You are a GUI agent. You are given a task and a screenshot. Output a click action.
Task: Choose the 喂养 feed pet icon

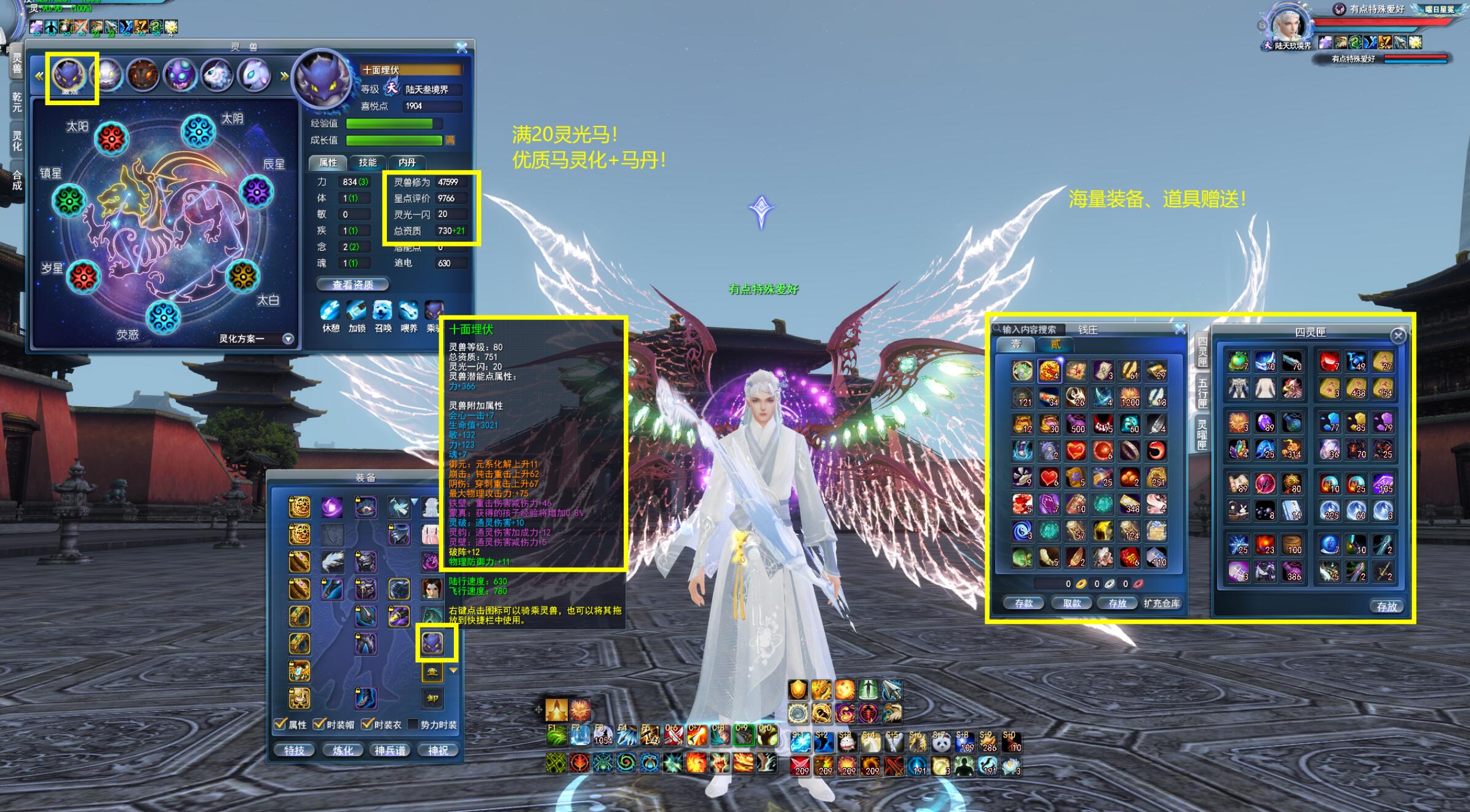tap(408, 311)
